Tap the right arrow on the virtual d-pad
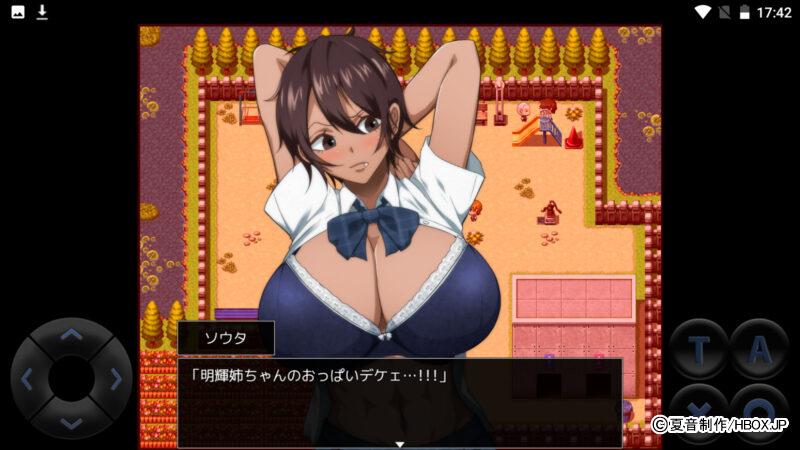The height and width of the screenshot is (450, 800). tap(116, 379)
